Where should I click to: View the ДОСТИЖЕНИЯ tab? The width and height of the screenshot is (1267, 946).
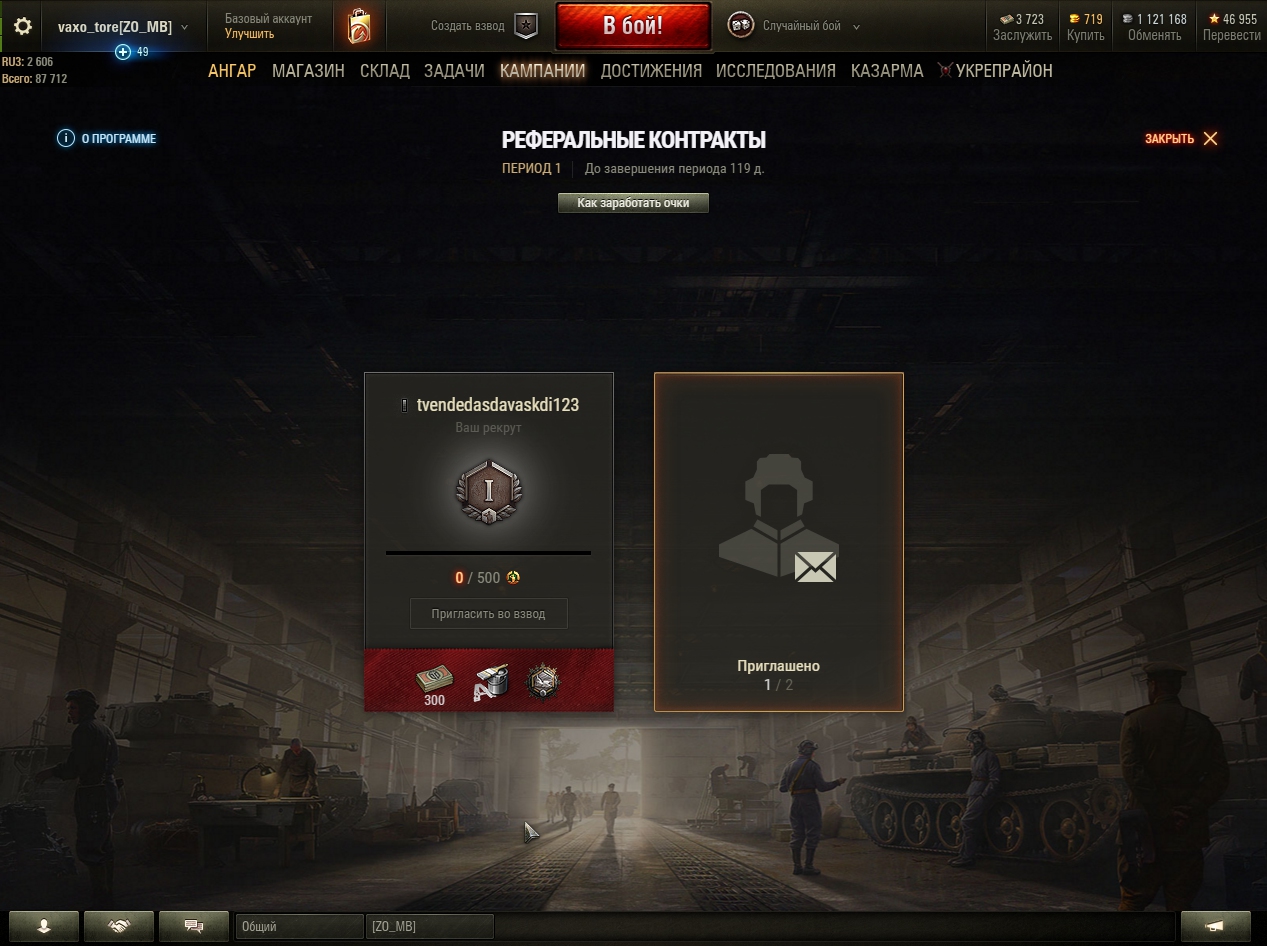[x=651, y=71]
